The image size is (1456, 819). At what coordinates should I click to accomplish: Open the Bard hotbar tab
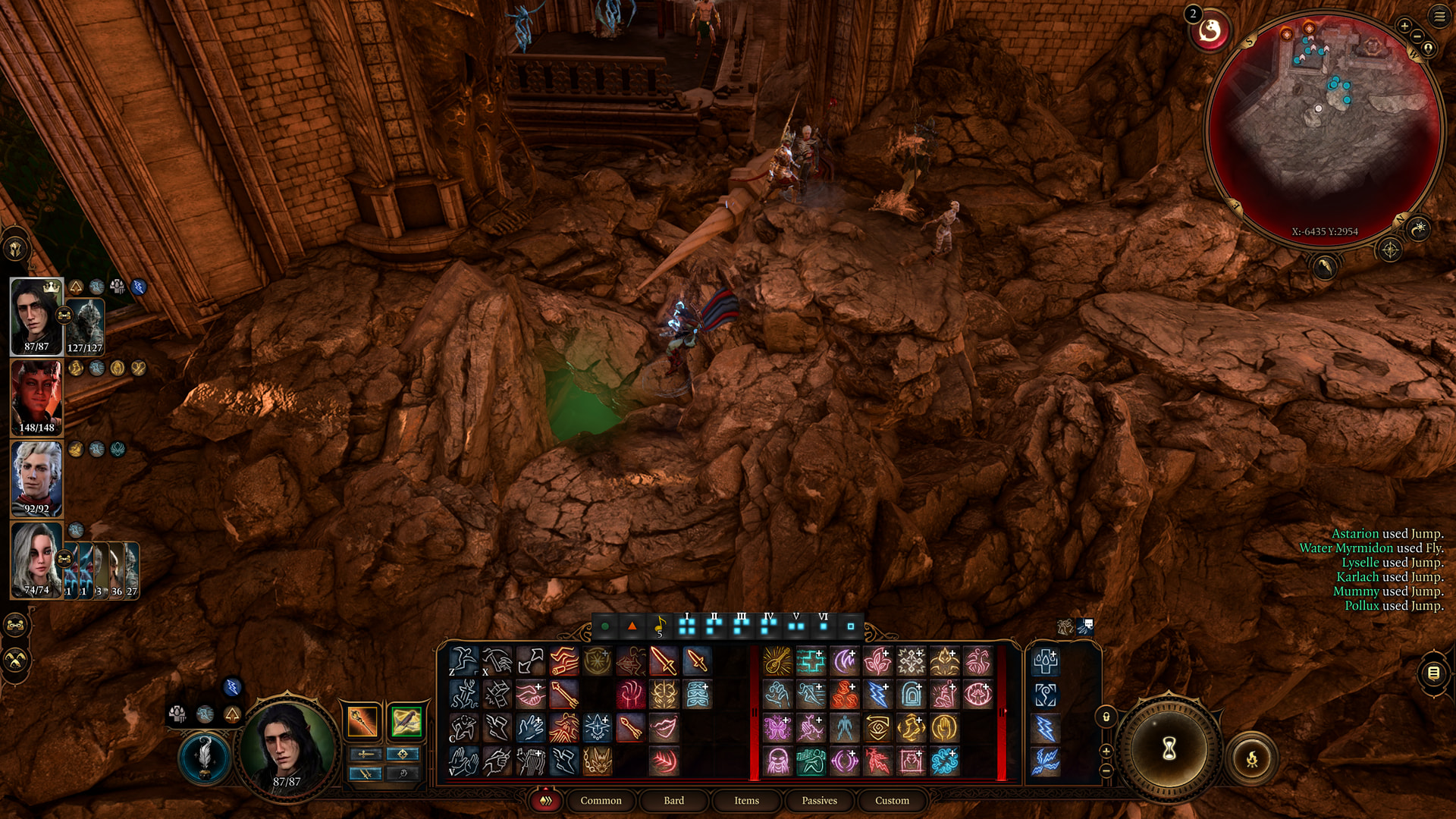673,801
